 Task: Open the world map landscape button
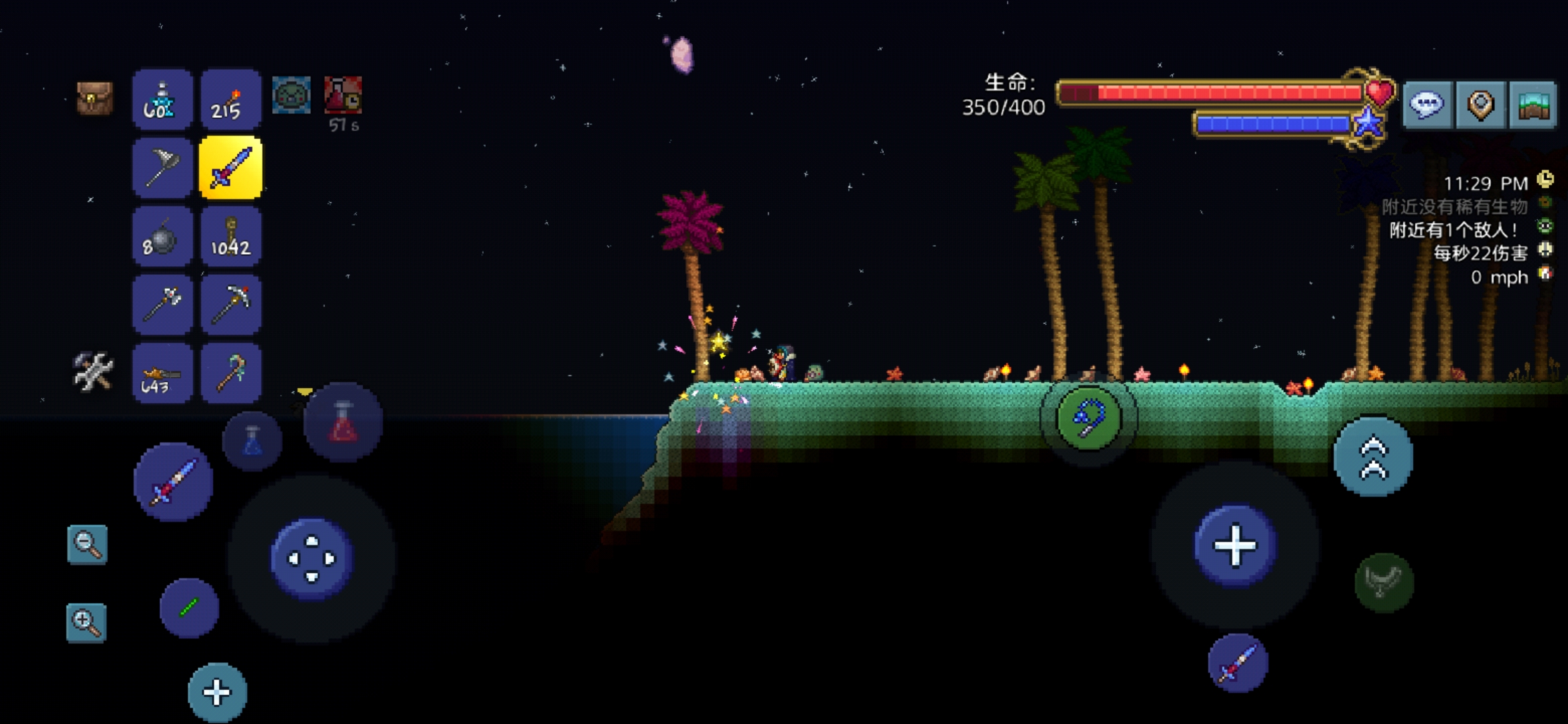point(1533,105)
